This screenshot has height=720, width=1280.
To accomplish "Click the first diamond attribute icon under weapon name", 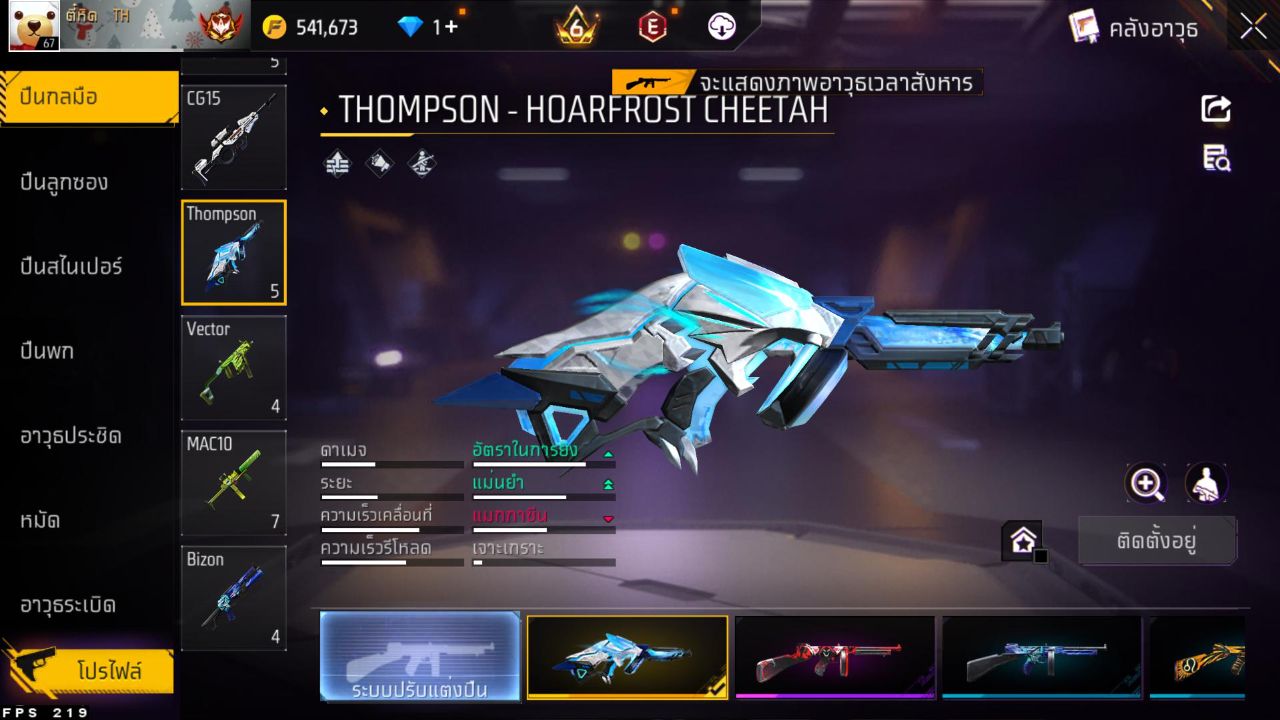I will pyautogui.click(x=337, y=163).
